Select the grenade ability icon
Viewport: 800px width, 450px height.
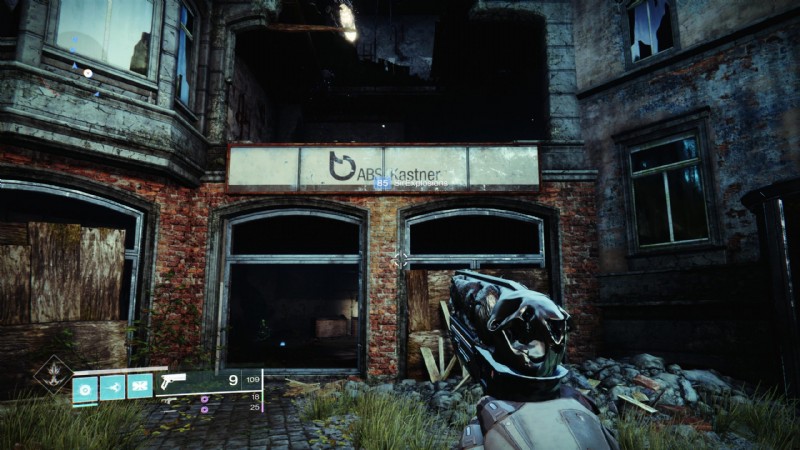coord(85,386)
